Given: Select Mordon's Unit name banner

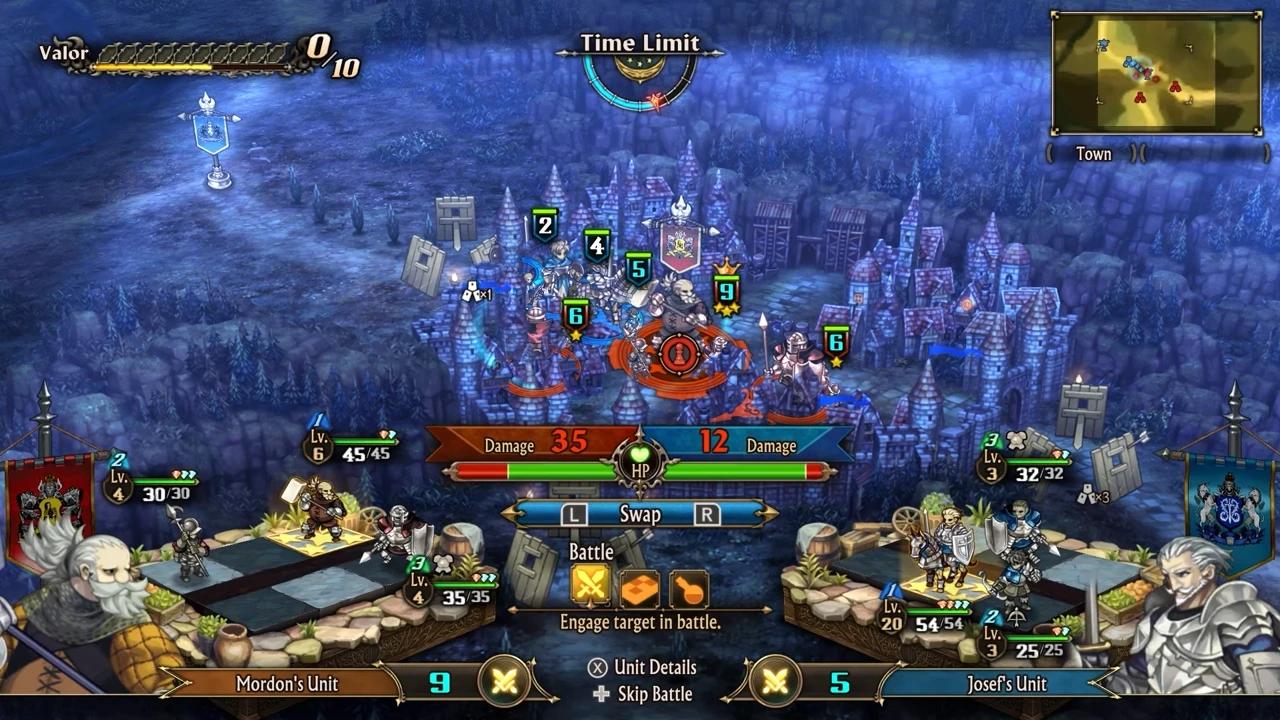Looking at the screenshot, I should (287, 684).
